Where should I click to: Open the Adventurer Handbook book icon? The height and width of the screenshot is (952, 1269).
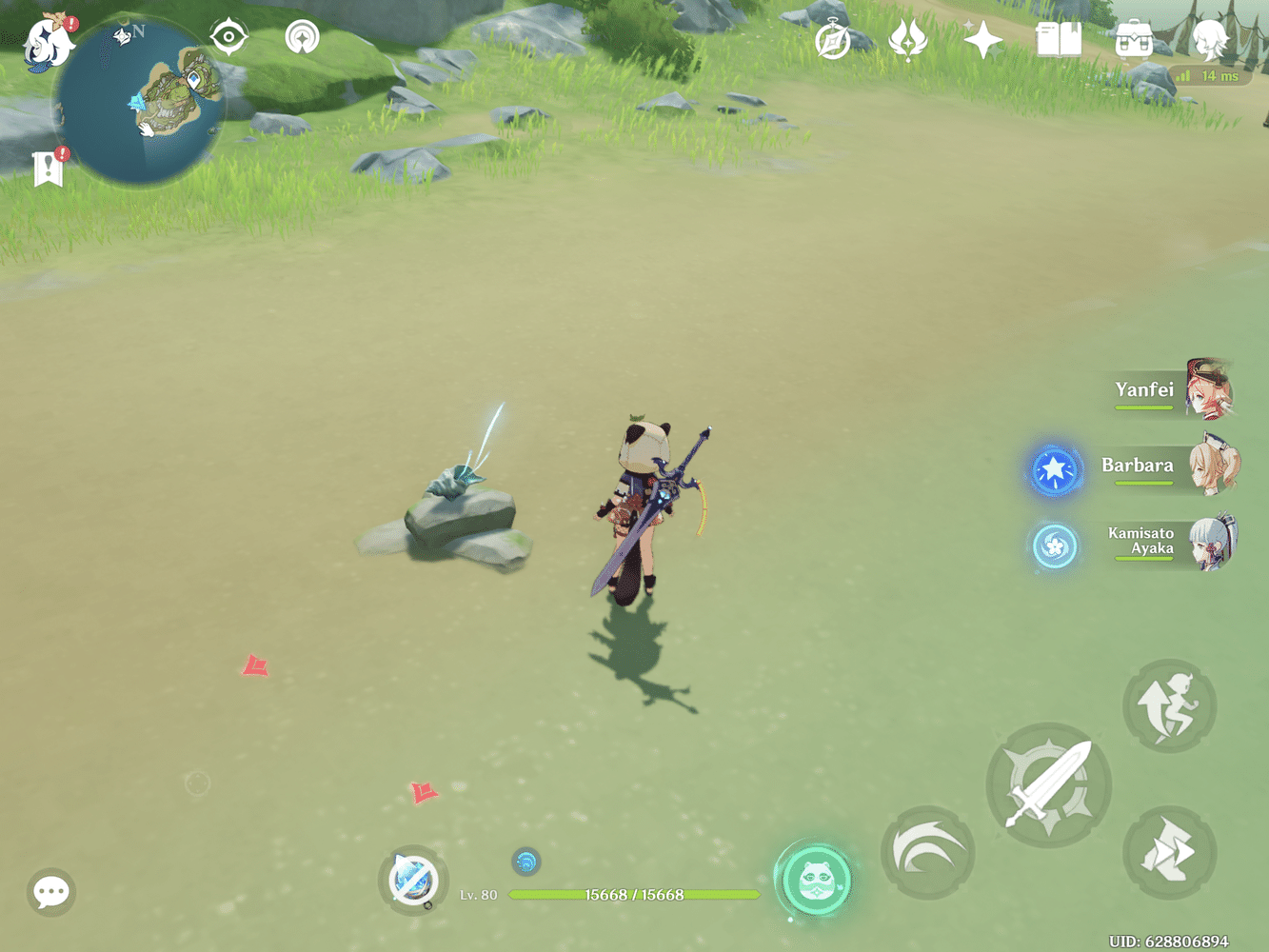[1059, 40]
